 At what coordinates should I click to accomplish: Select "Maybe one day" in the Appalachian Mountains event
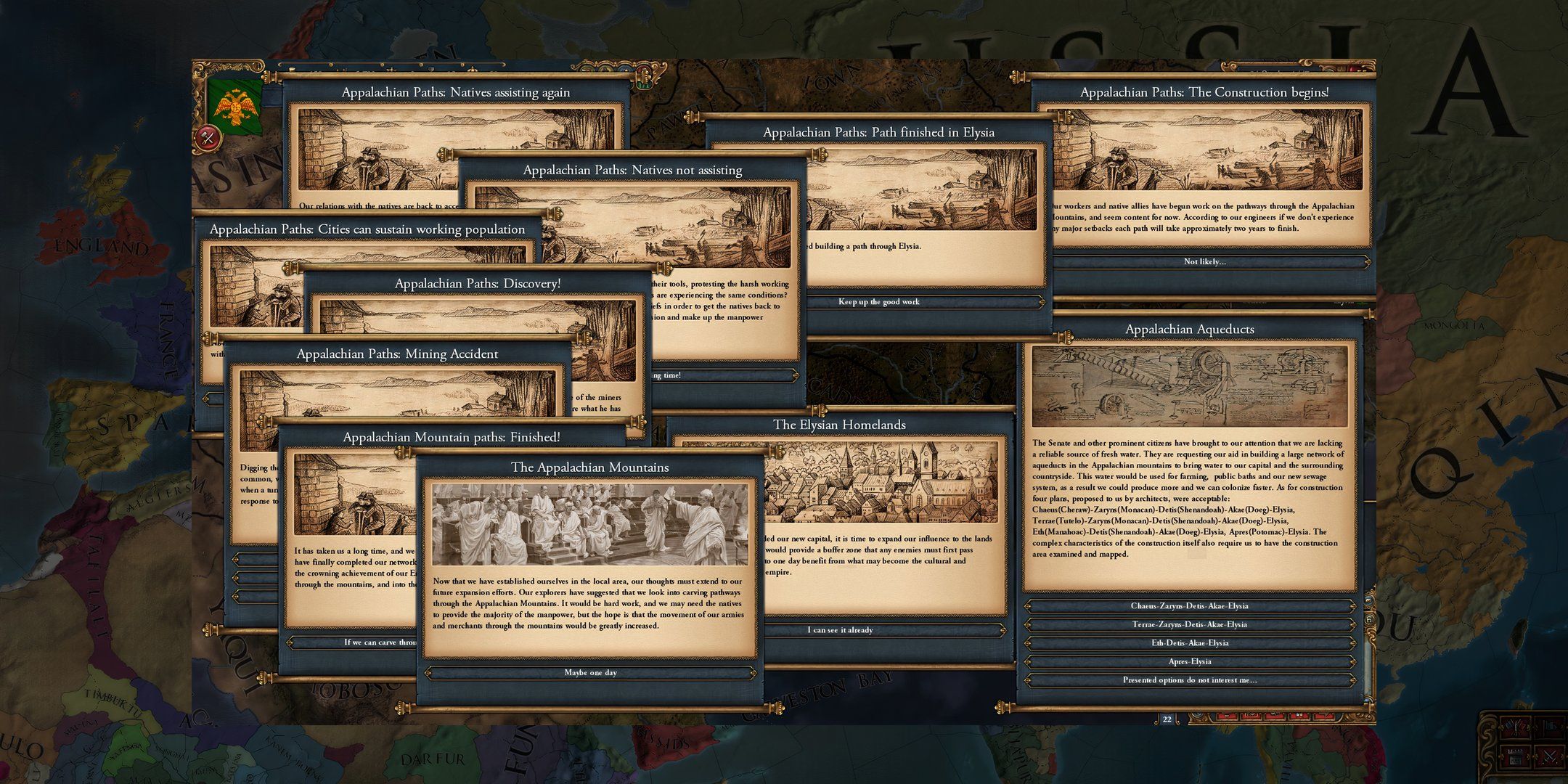tap(592, 673)
